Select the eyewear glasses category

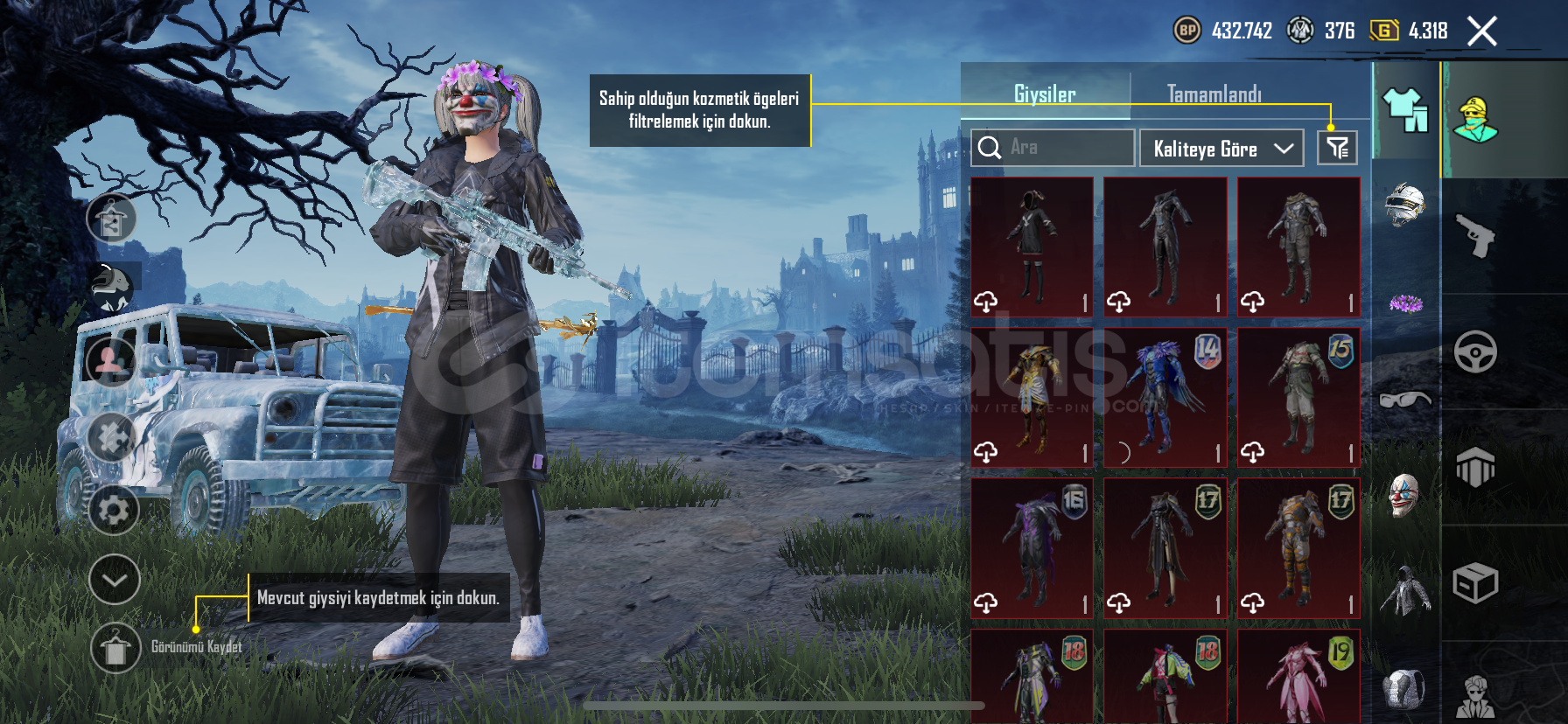click(x=1406, y=398)
